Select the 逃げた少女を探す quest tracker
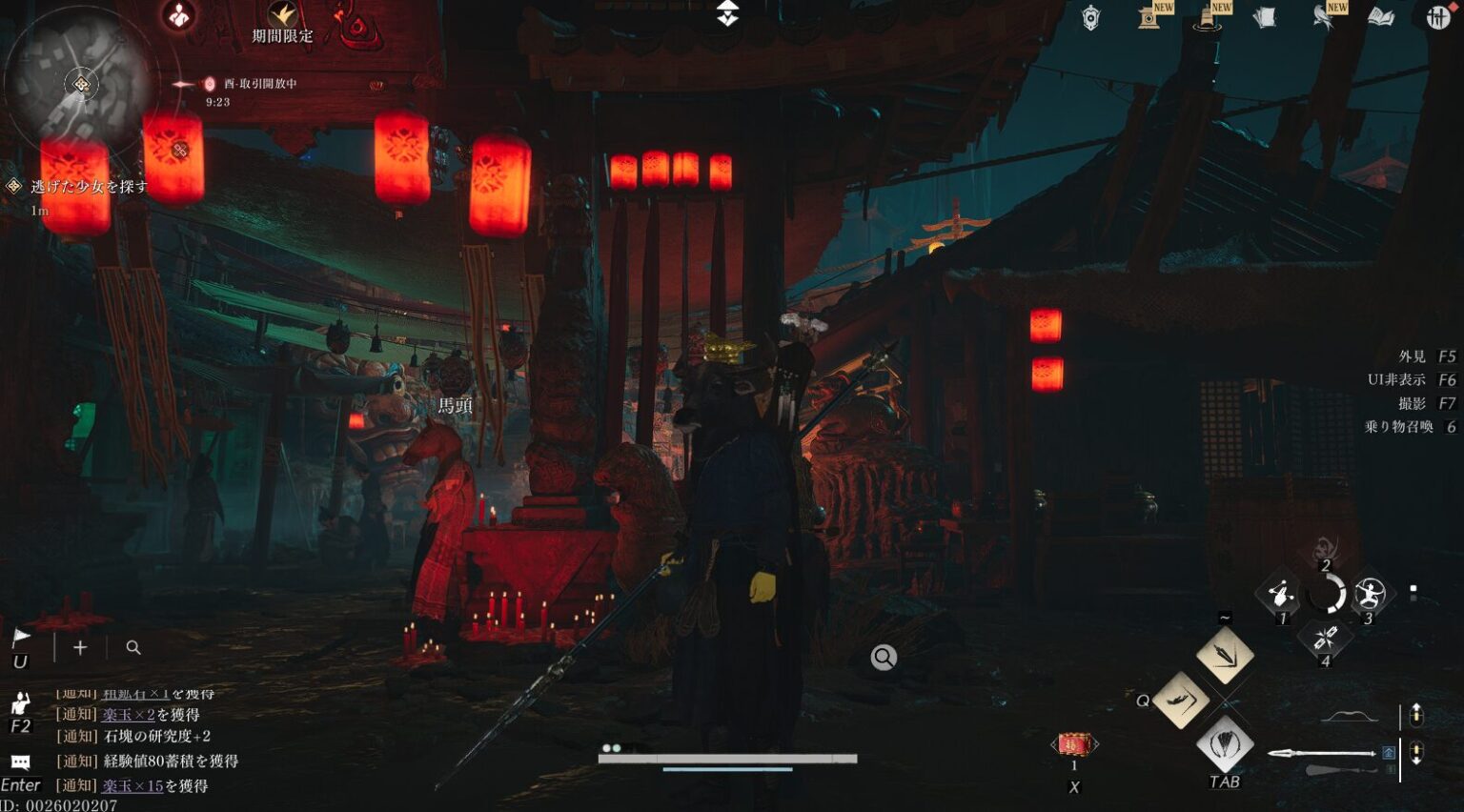1464x812 pixels. click(x=89, y=187)
